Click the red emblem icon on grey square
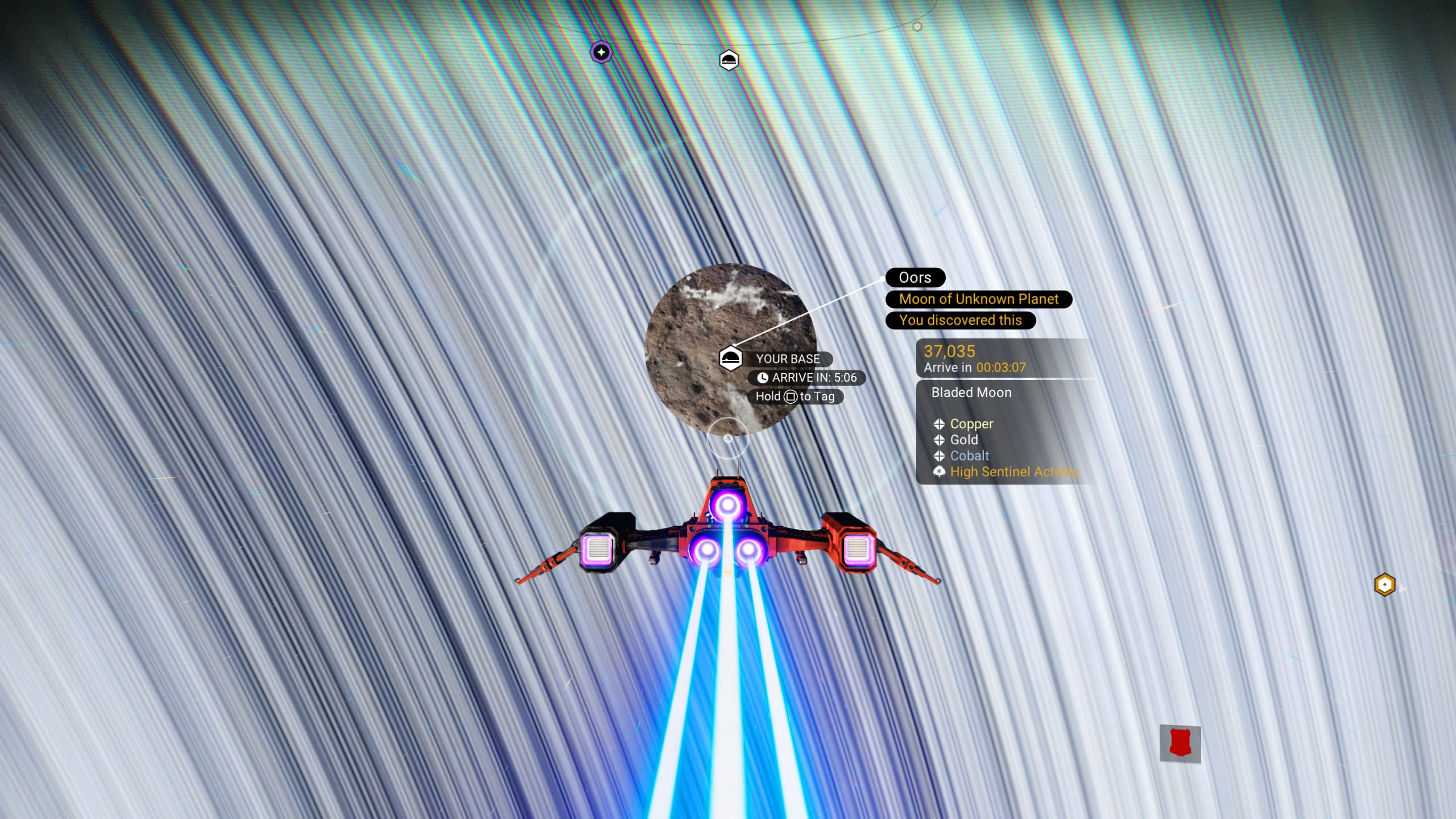The width and height of the screenshot is (1456, 819). click(1180, 743)
